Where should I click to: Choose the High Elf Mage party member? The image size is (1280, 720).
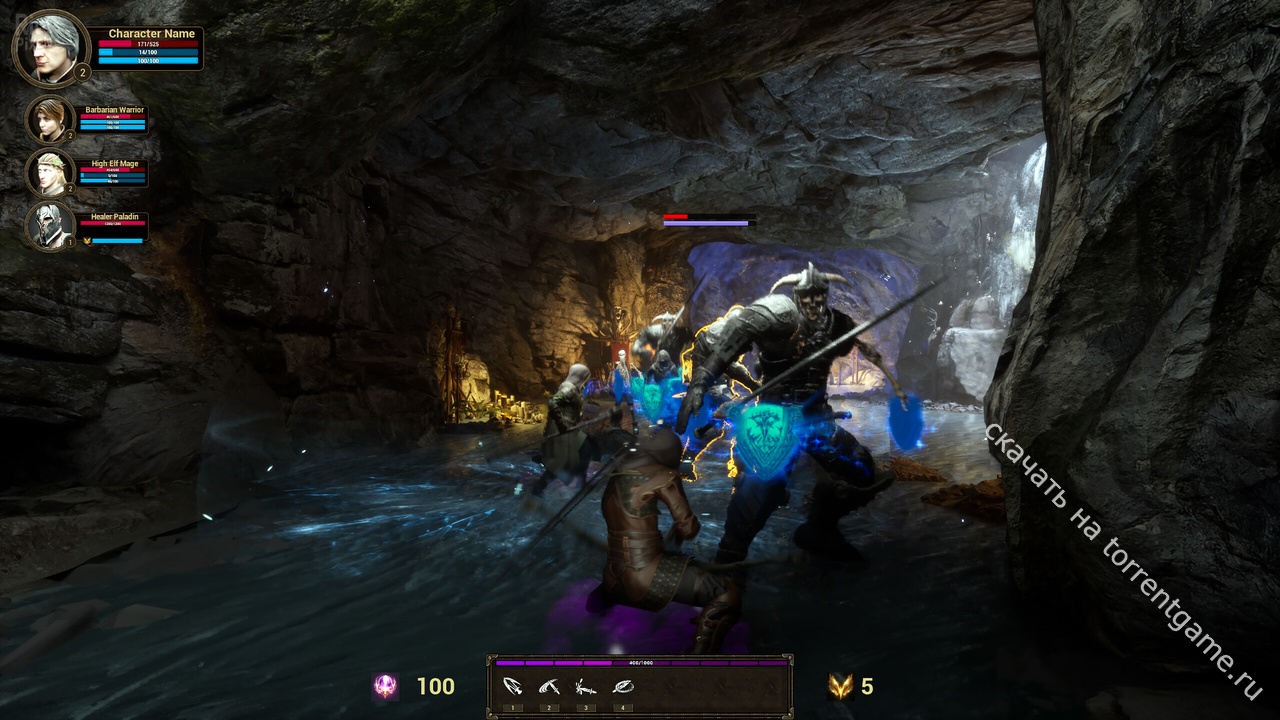[x=50, y=173]
